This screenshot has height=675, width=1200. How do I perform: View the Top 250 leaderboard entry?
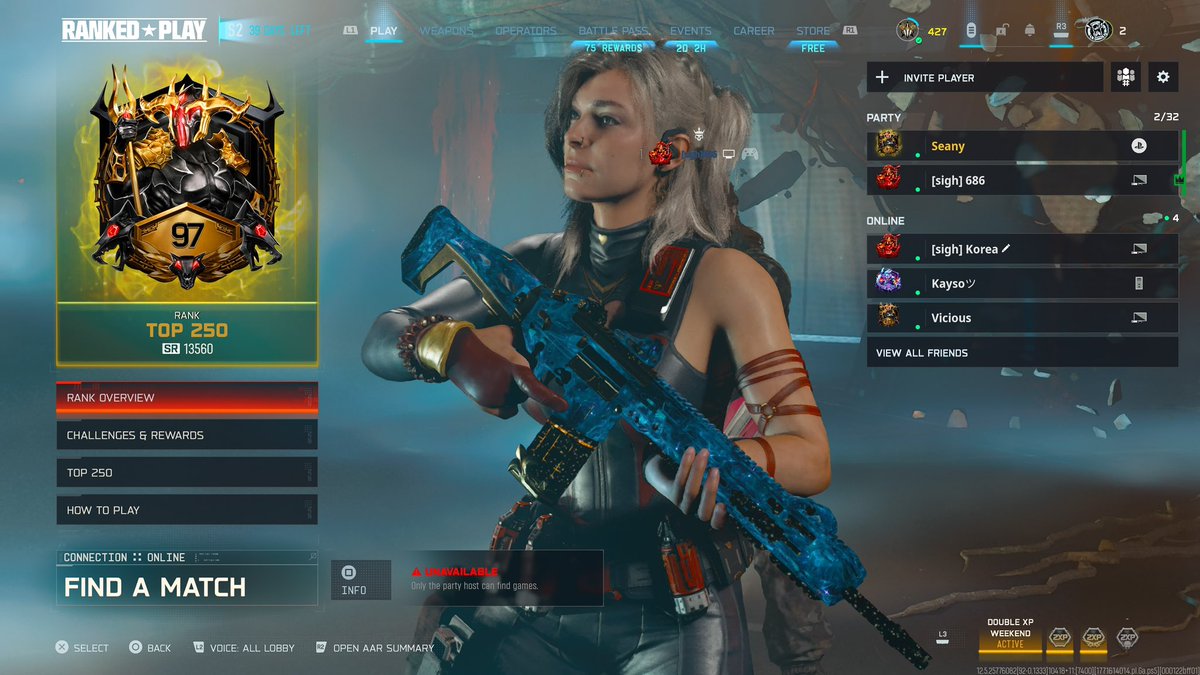[187, 473]
